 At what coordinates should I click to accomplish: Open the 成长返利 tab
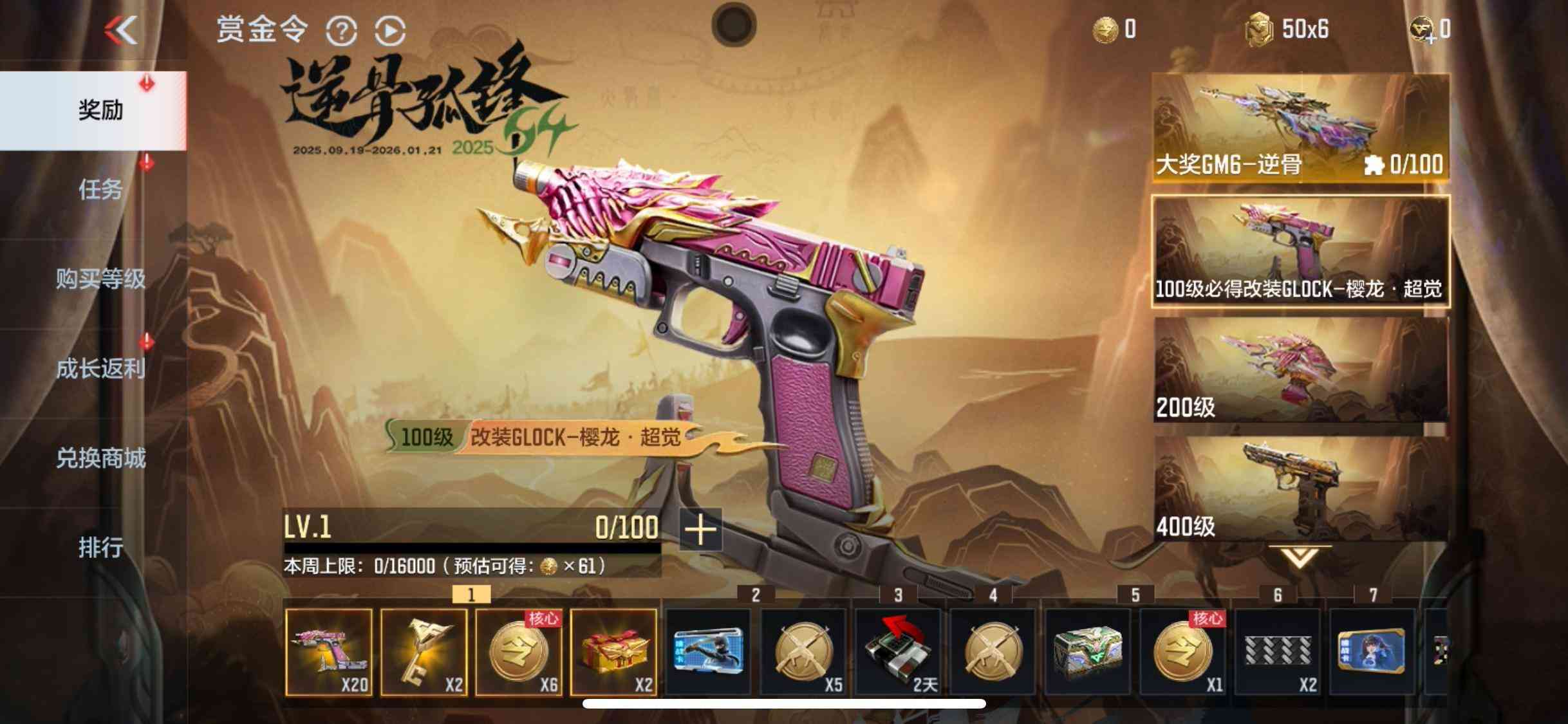[100, 368]
